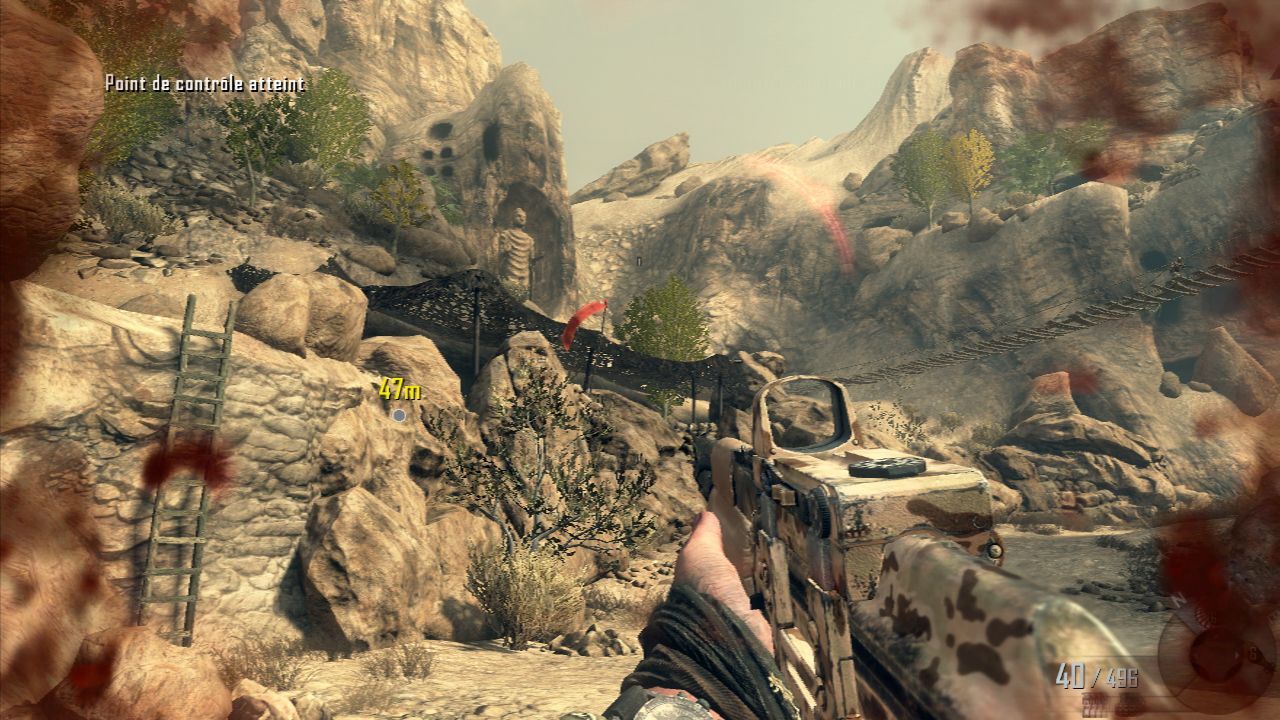Select the 47m objective waypoint marker

click(399, 414)
